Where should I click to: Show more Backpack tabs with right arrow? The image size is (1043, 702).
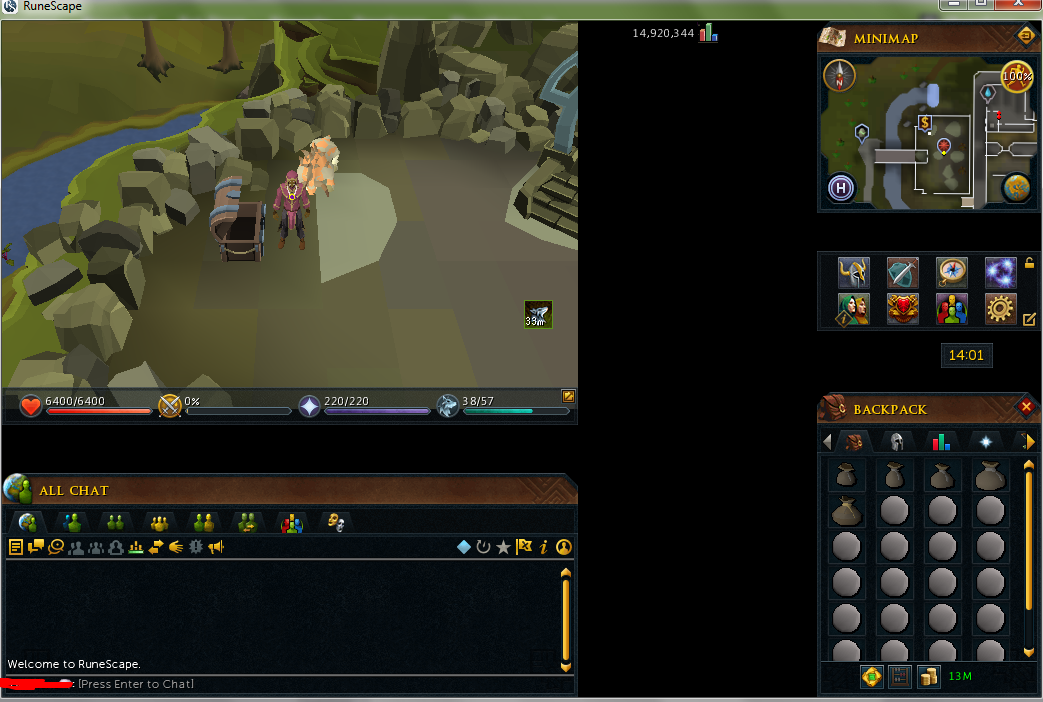[1030, 442]
